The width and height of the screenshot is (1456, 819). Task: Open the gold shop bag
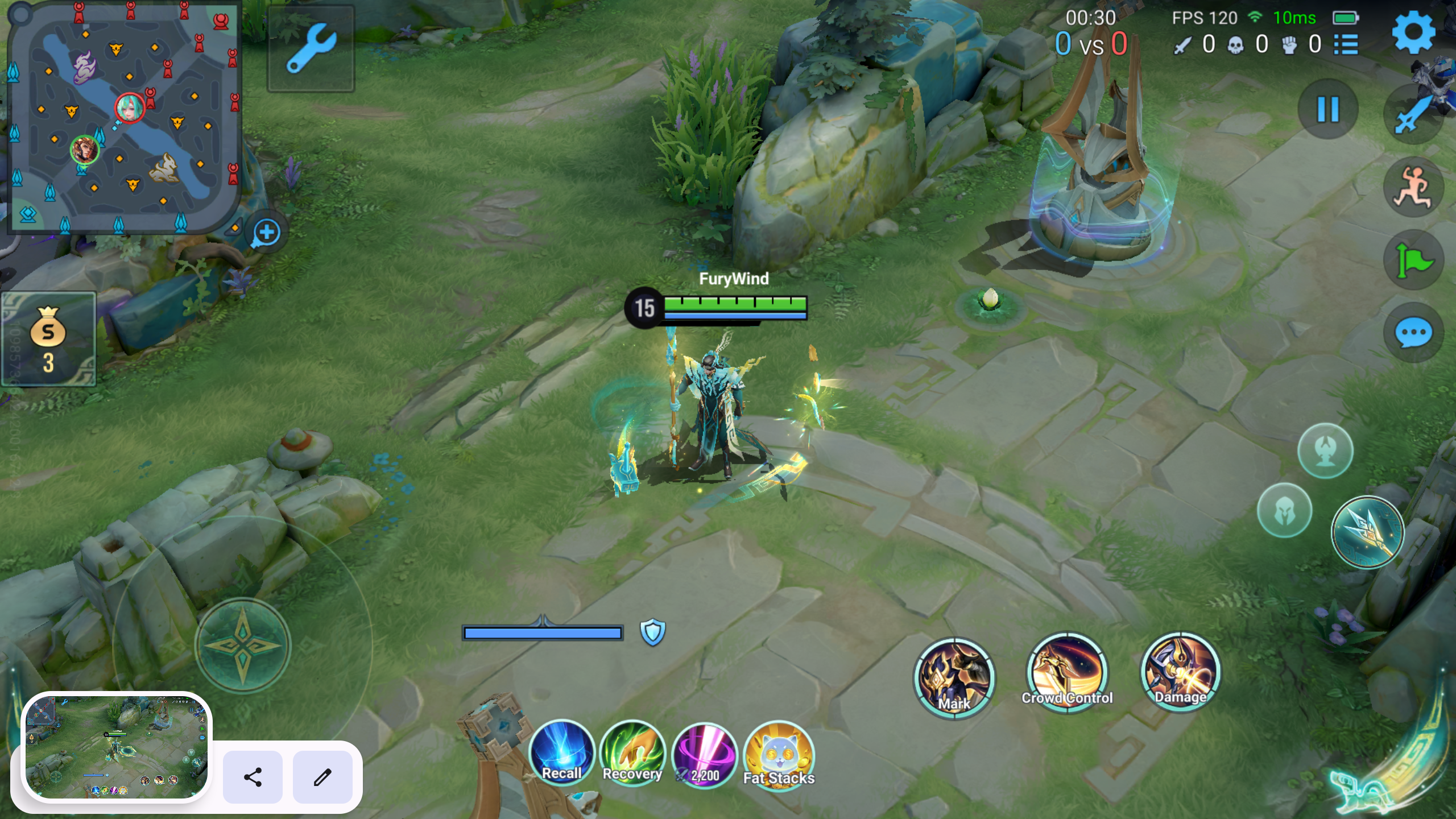click(48, 339)
